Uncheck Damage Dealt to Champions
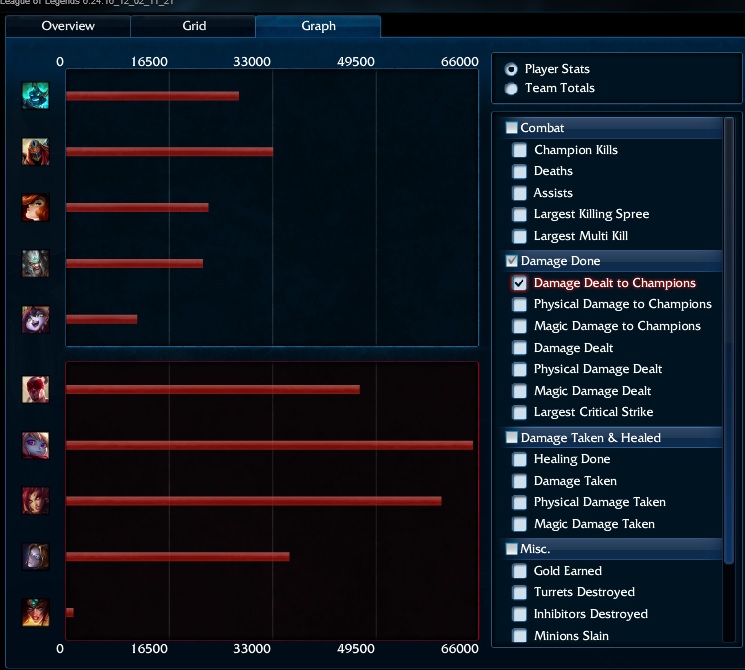 (x=519, y=283)
